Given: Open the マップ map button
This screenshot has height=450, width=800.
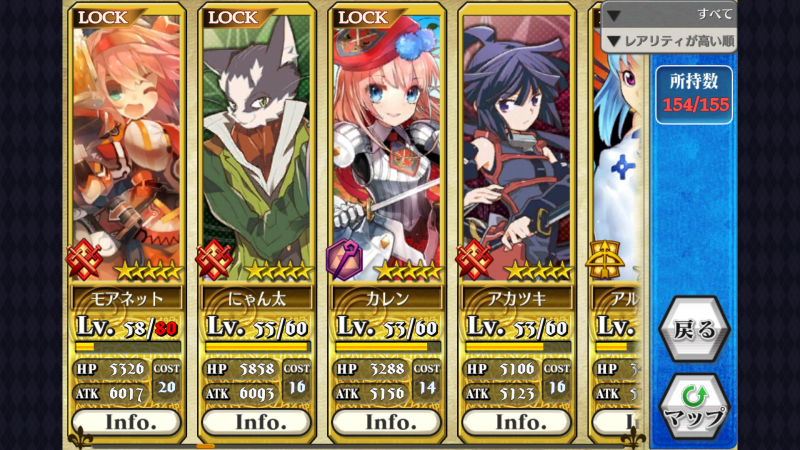Looking at the screenshot, I should [x=694, y=407].
